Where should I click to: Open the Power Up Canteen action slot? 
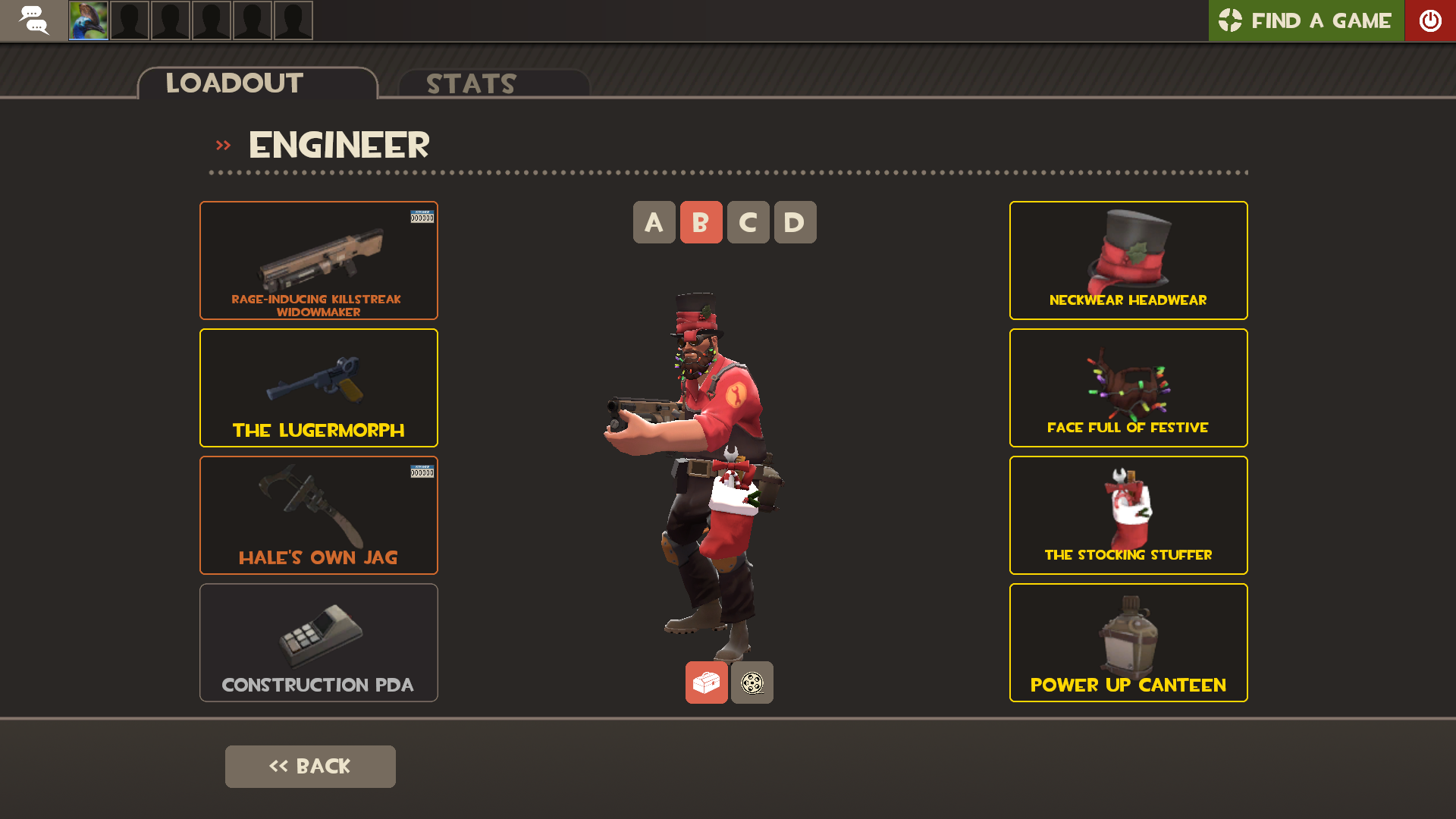tap(1128, 642)
